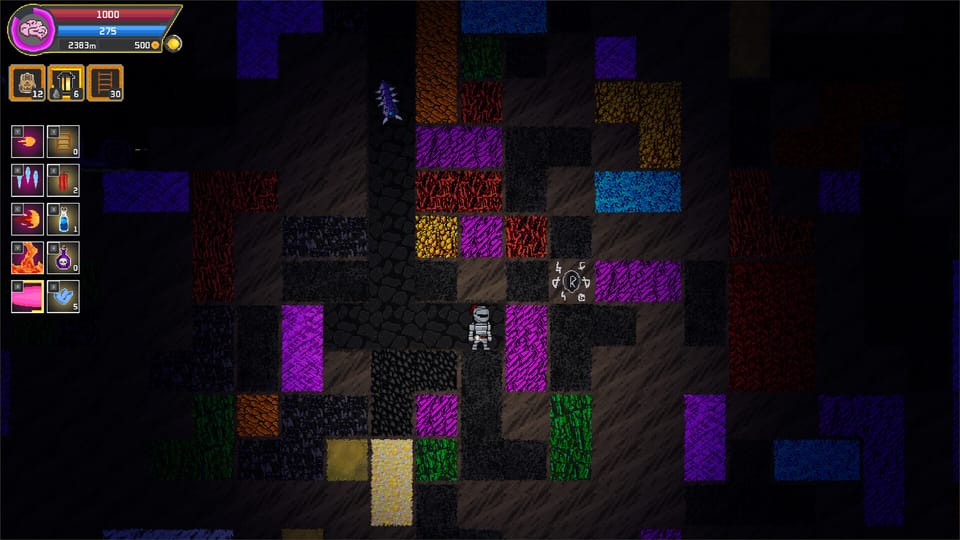Select the pink beam spell
This screenshot has width=960, height=540.
27,296
